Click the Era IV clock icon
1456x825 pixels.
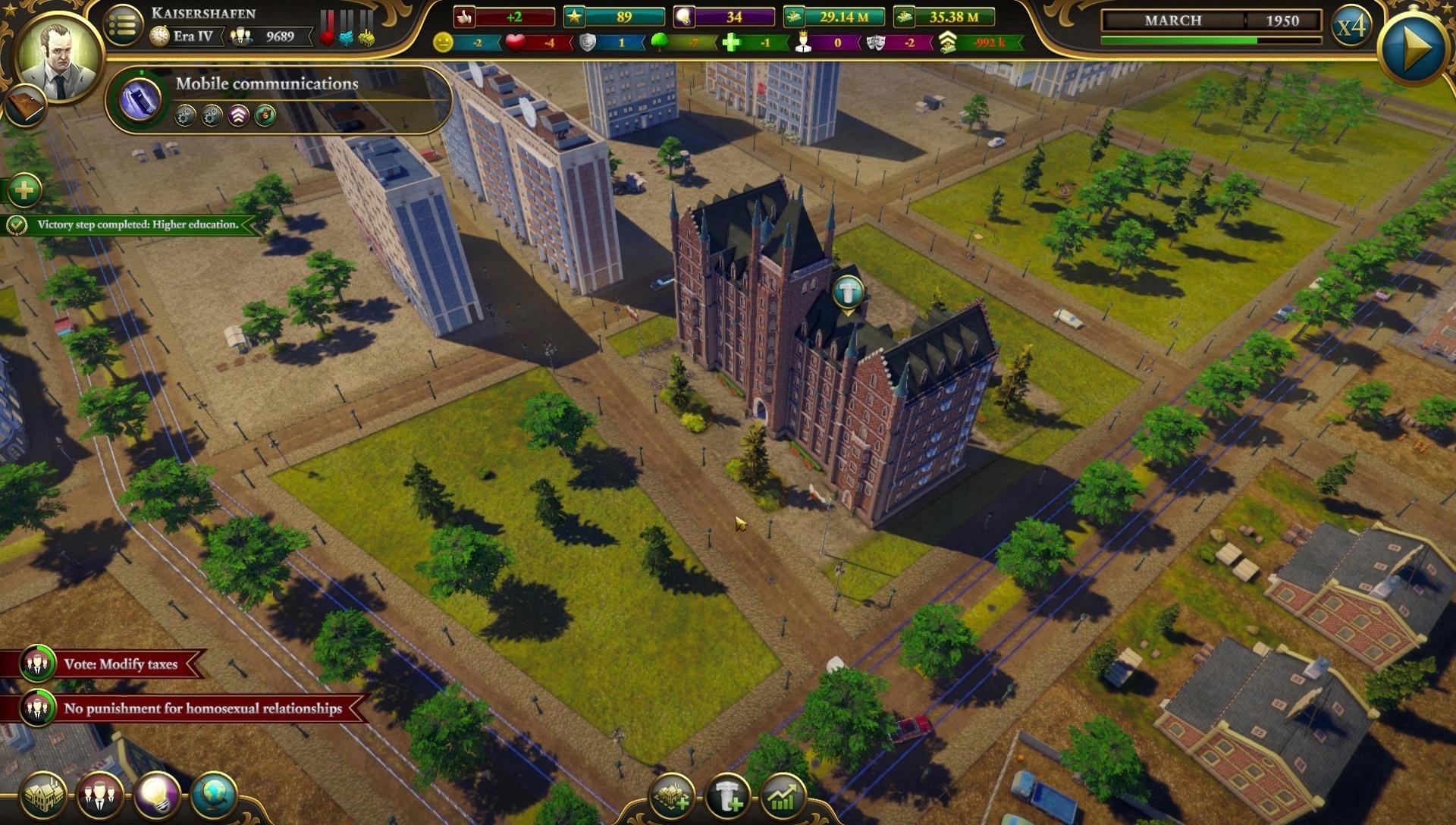[x=161, y=33]
